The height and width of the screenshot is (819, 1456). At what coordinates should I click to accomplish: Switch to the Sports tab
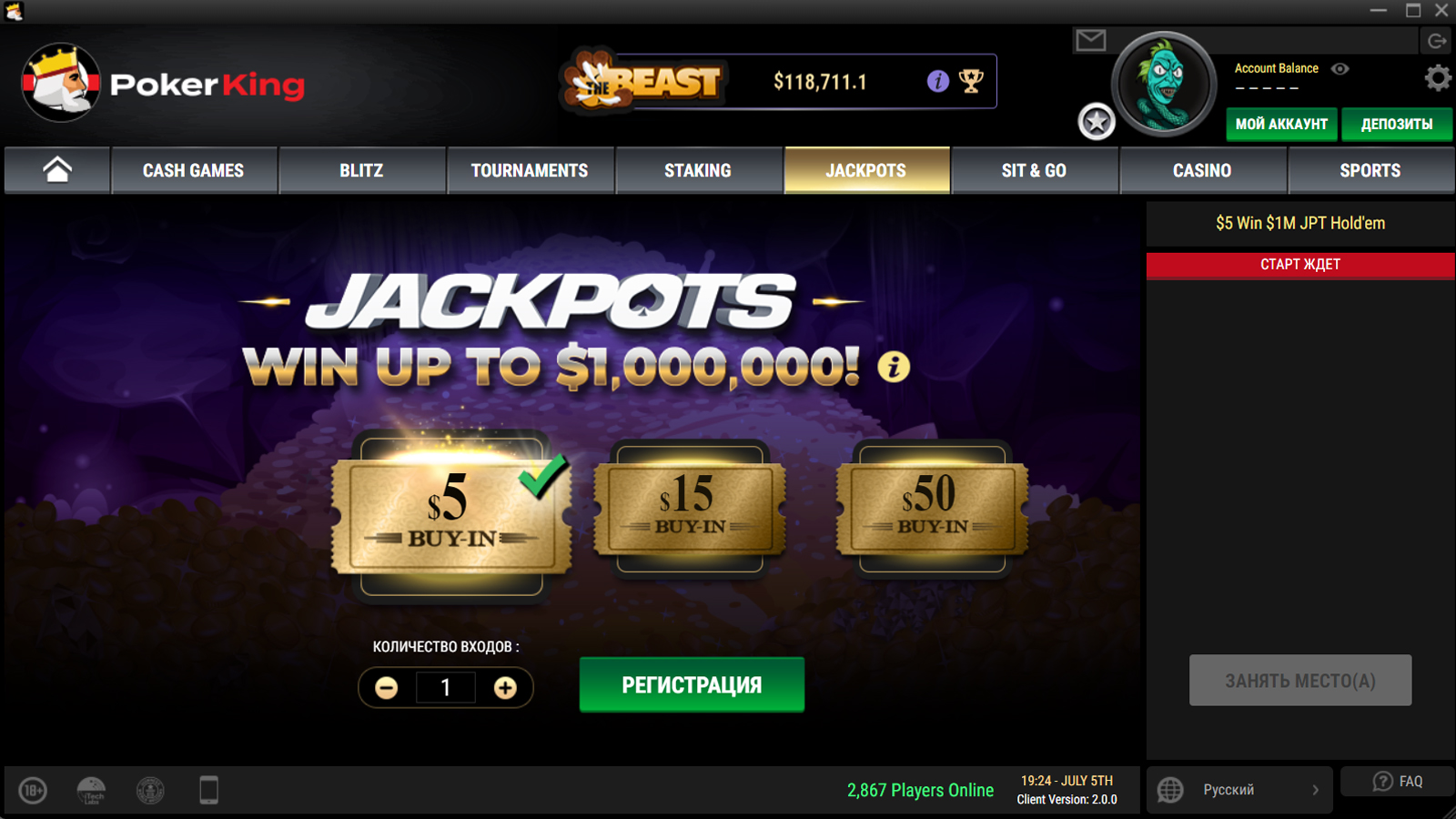(1370, 170)
